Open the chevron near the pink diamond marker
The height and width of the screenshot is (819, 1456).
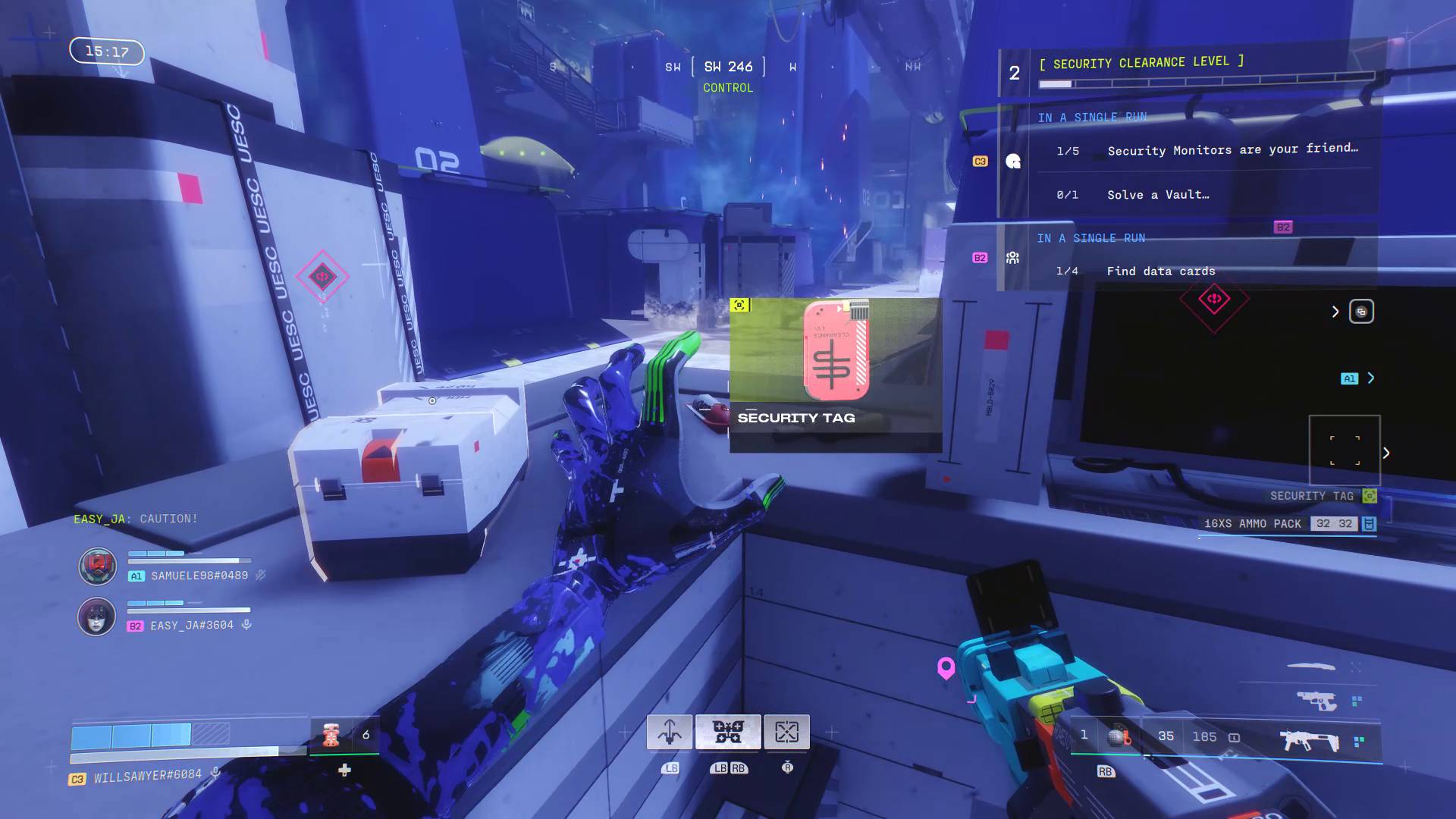click(1336, 311)
